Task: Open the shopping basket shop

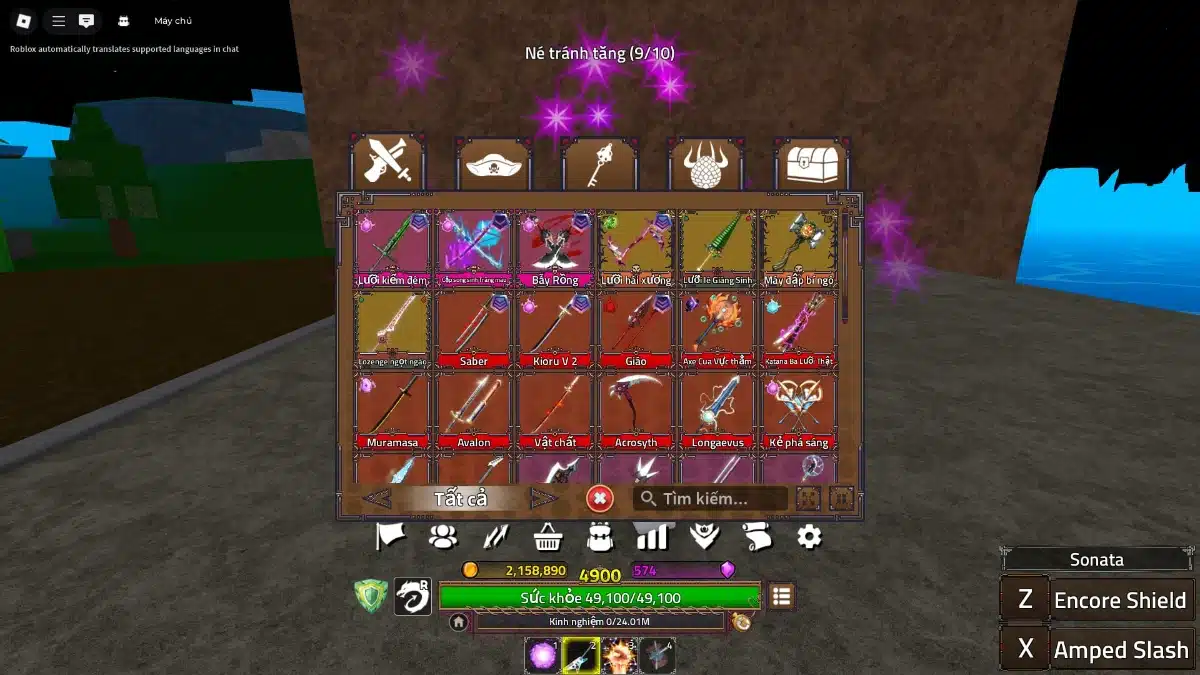Action: 547,538
